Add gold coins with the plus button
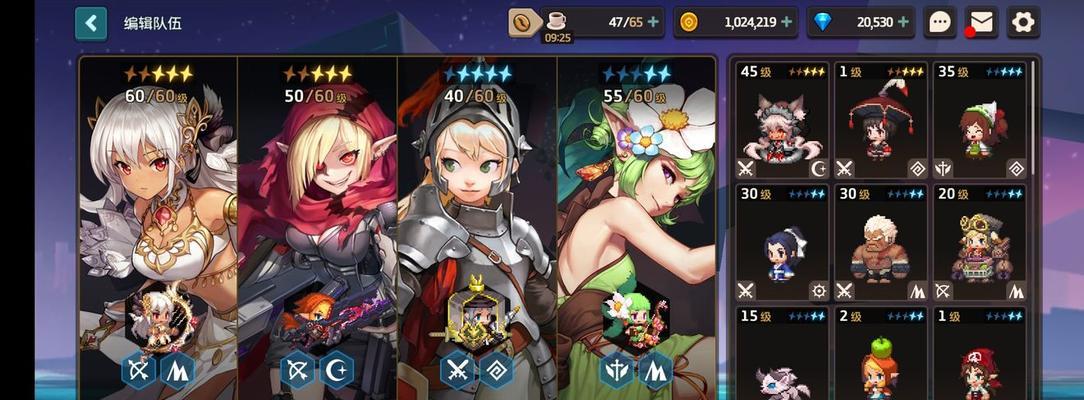The width and height of the screenshot is (1084, 400). pos(786,21)
